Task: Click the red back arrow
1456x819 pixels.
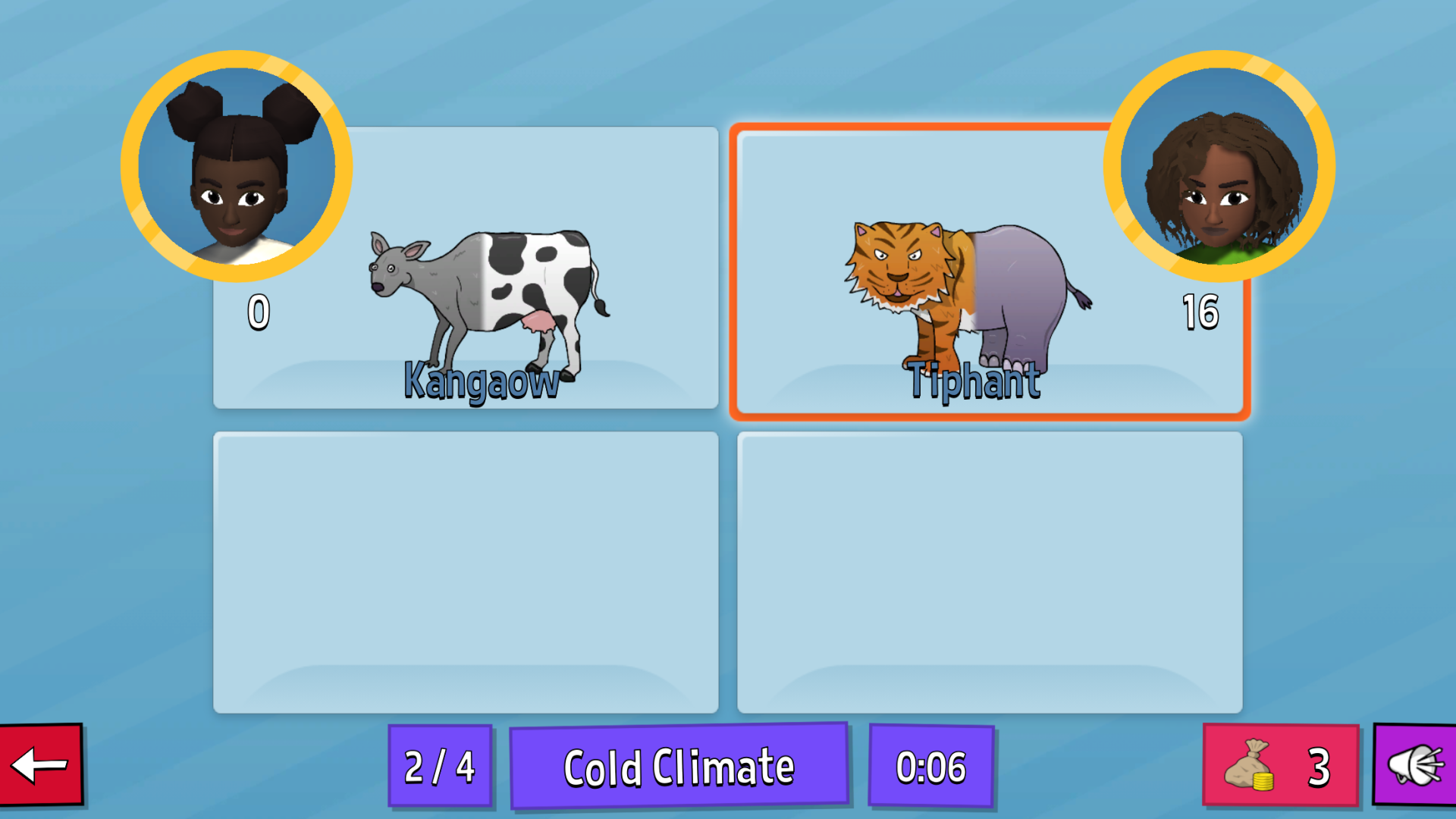Action: (x=39, y=766)
